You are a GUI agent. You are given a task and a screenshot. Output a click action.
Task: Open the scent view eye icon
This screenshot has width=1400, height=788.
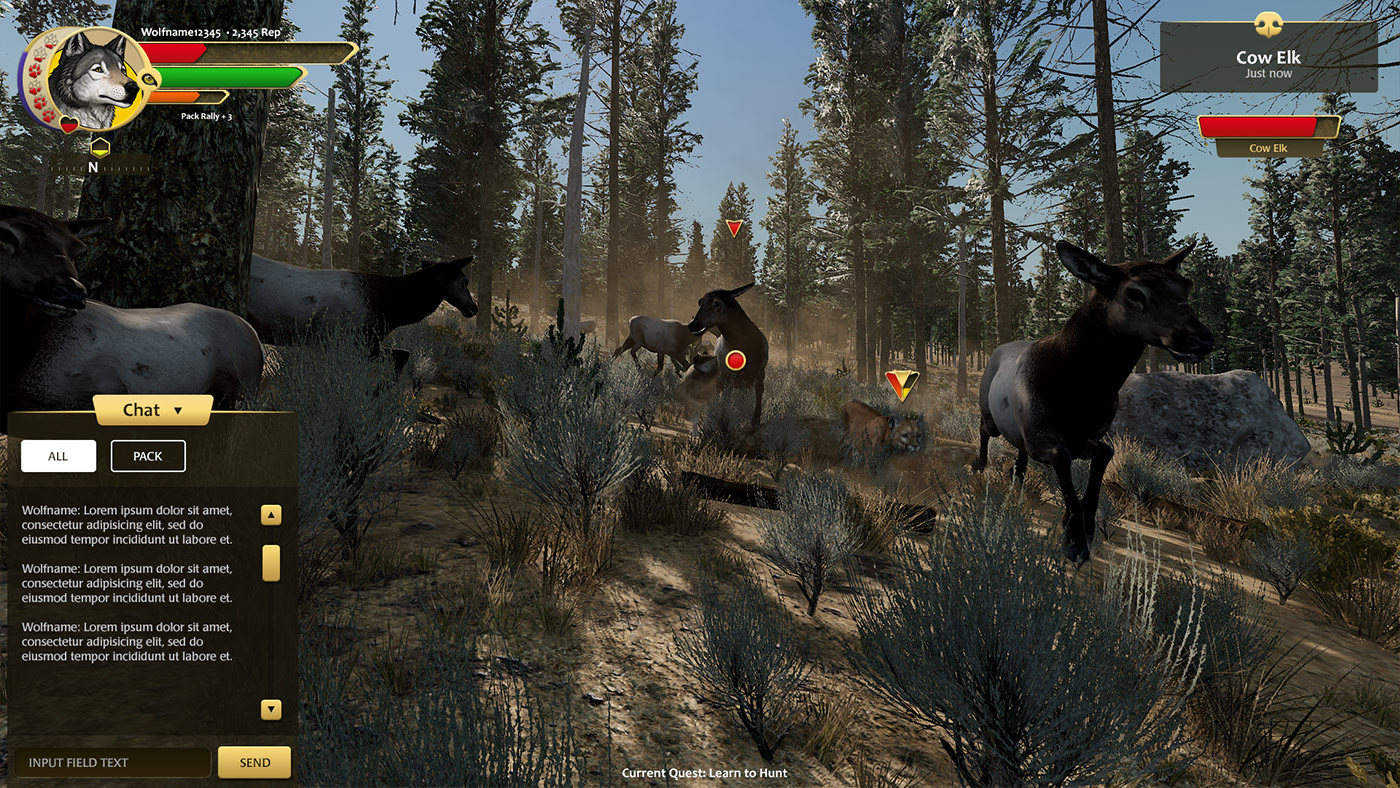[148, 80]
